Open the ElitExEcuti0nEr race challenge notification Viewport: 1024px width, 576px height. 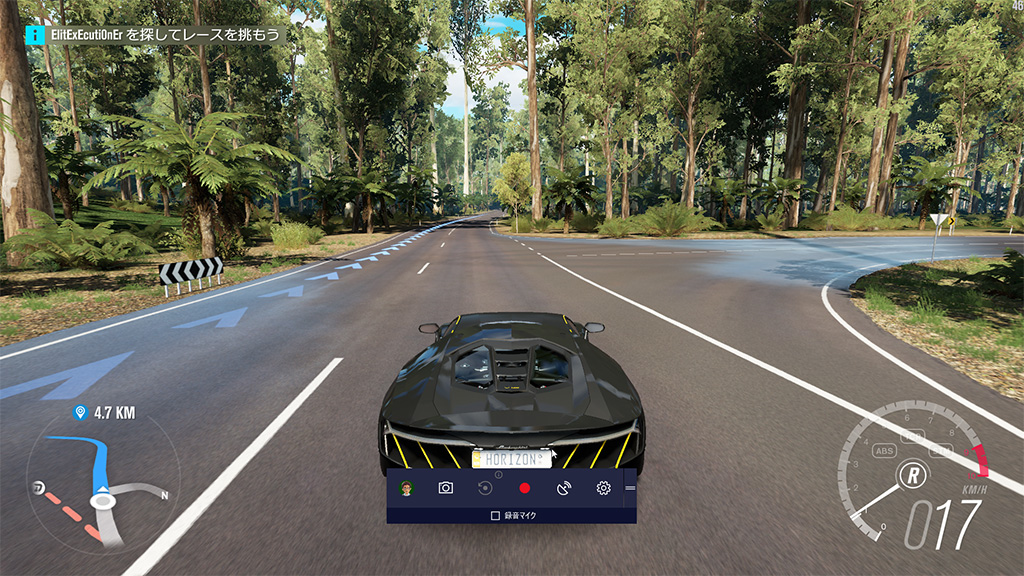(x=156, y=34)
